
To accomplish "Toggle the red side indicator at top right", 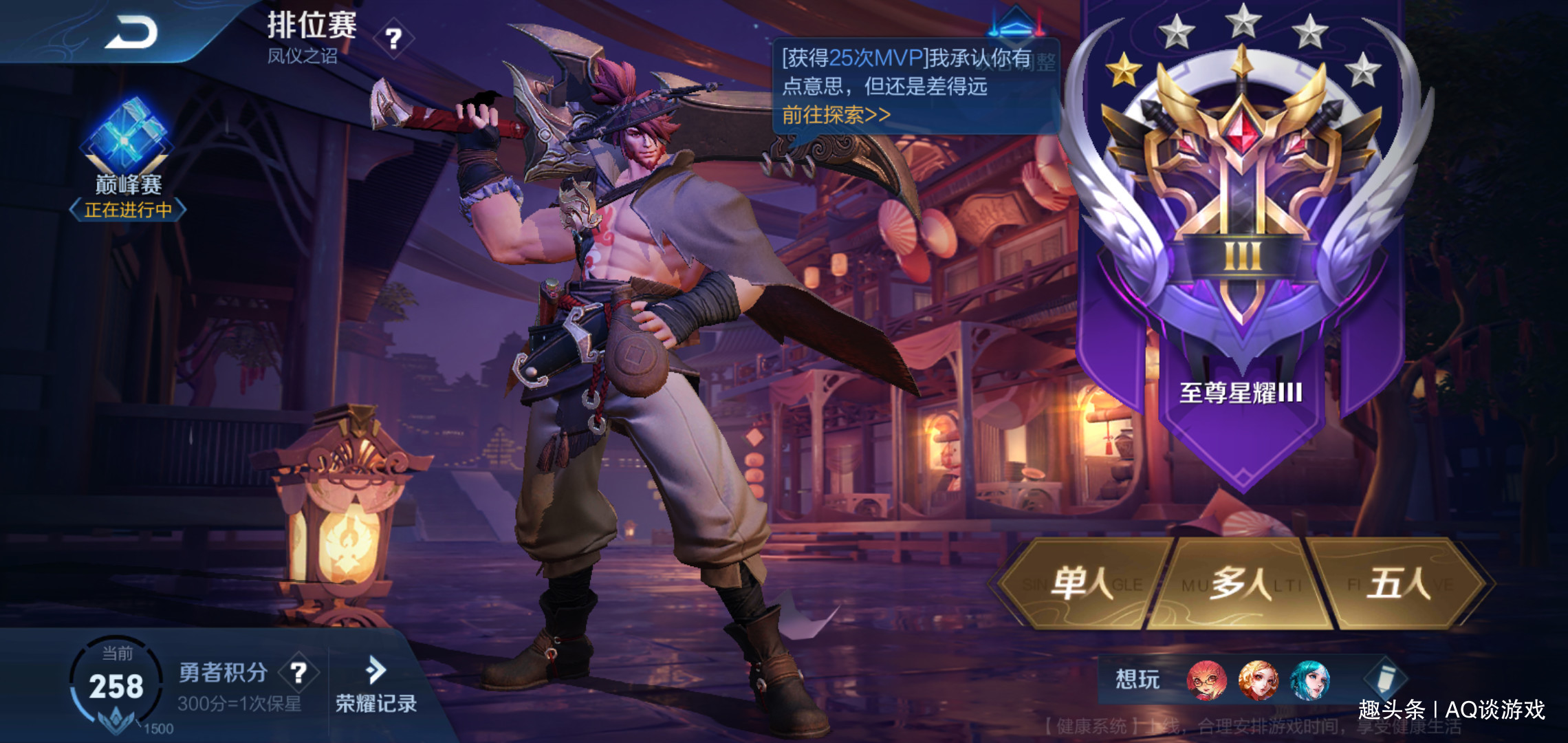I will click(1038, 24).
